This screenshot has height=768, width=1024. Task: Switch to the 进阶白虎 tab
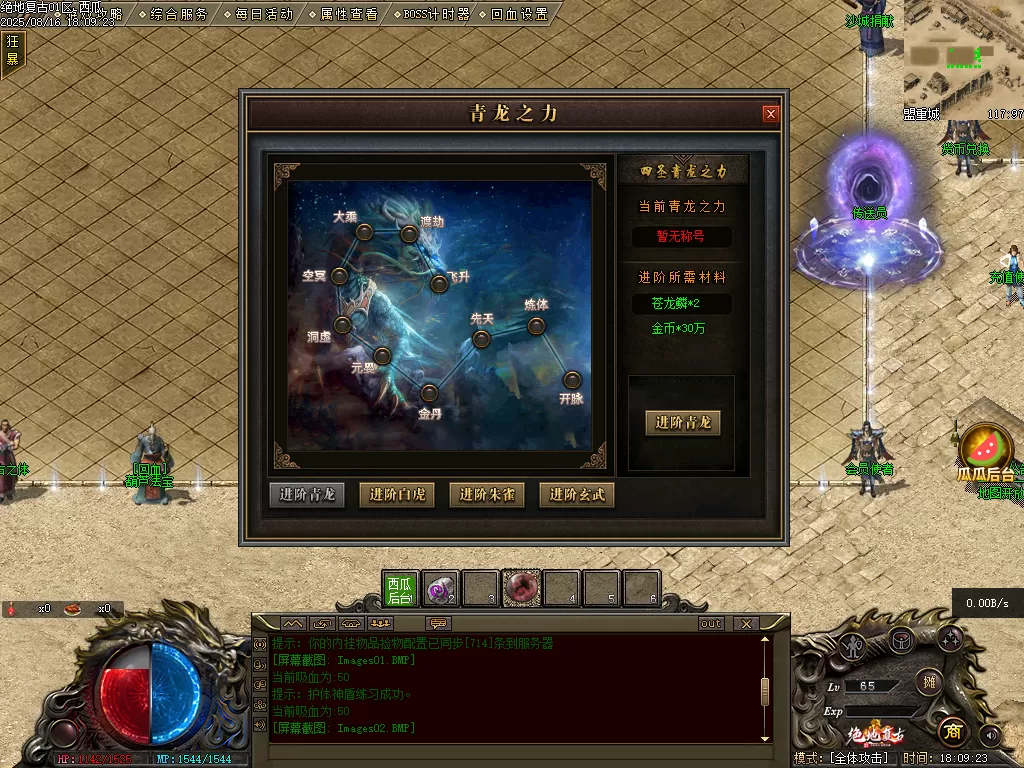(397, 494)
